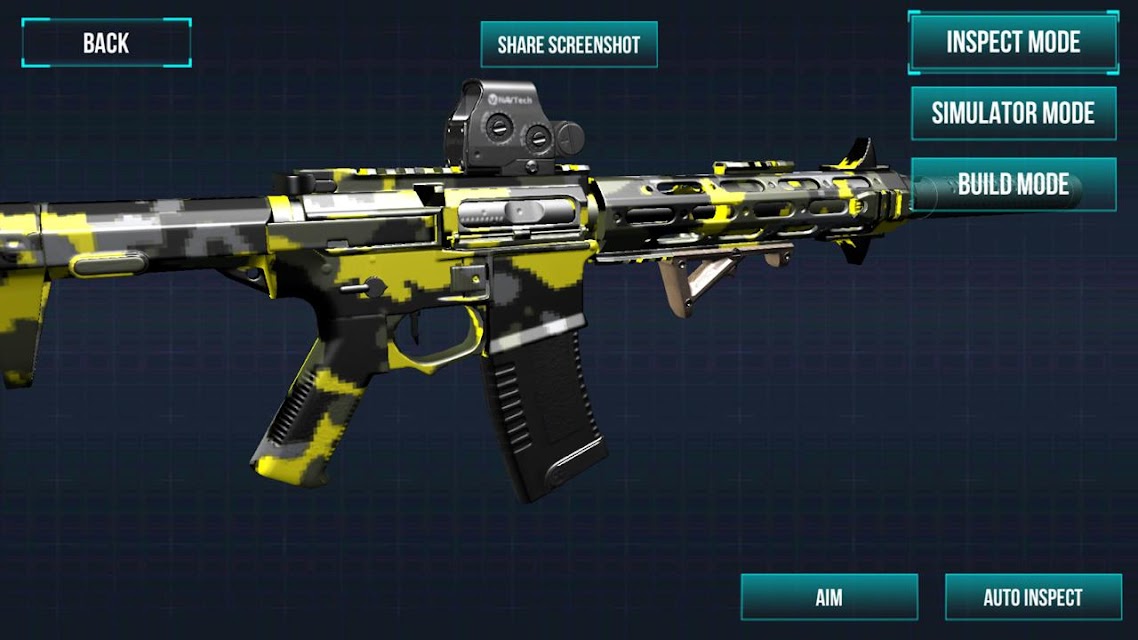Go back using the Back button
Screen dimensions: 1138x640
[x=106, y=43]
